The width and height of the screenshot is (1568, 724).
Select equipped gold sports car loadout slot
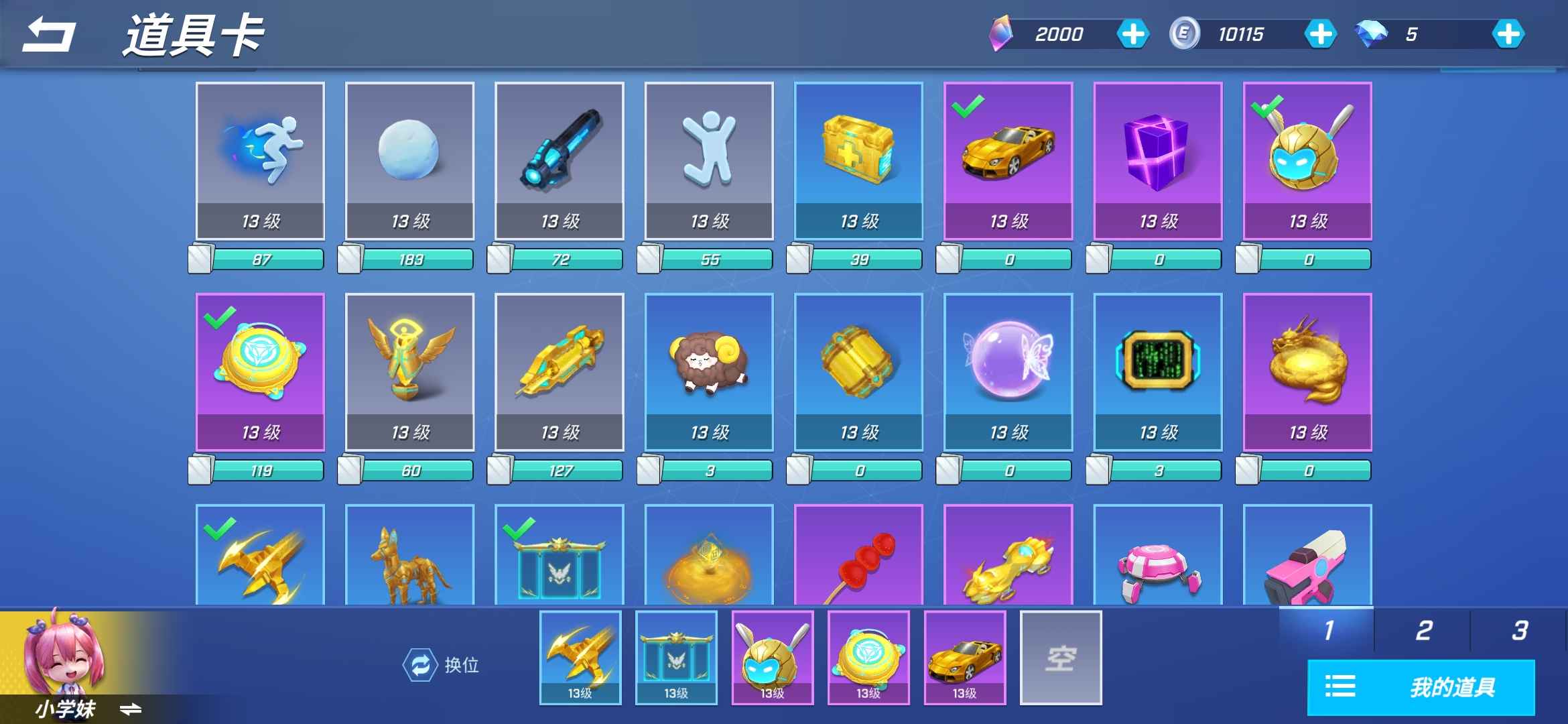click(965, 658)
